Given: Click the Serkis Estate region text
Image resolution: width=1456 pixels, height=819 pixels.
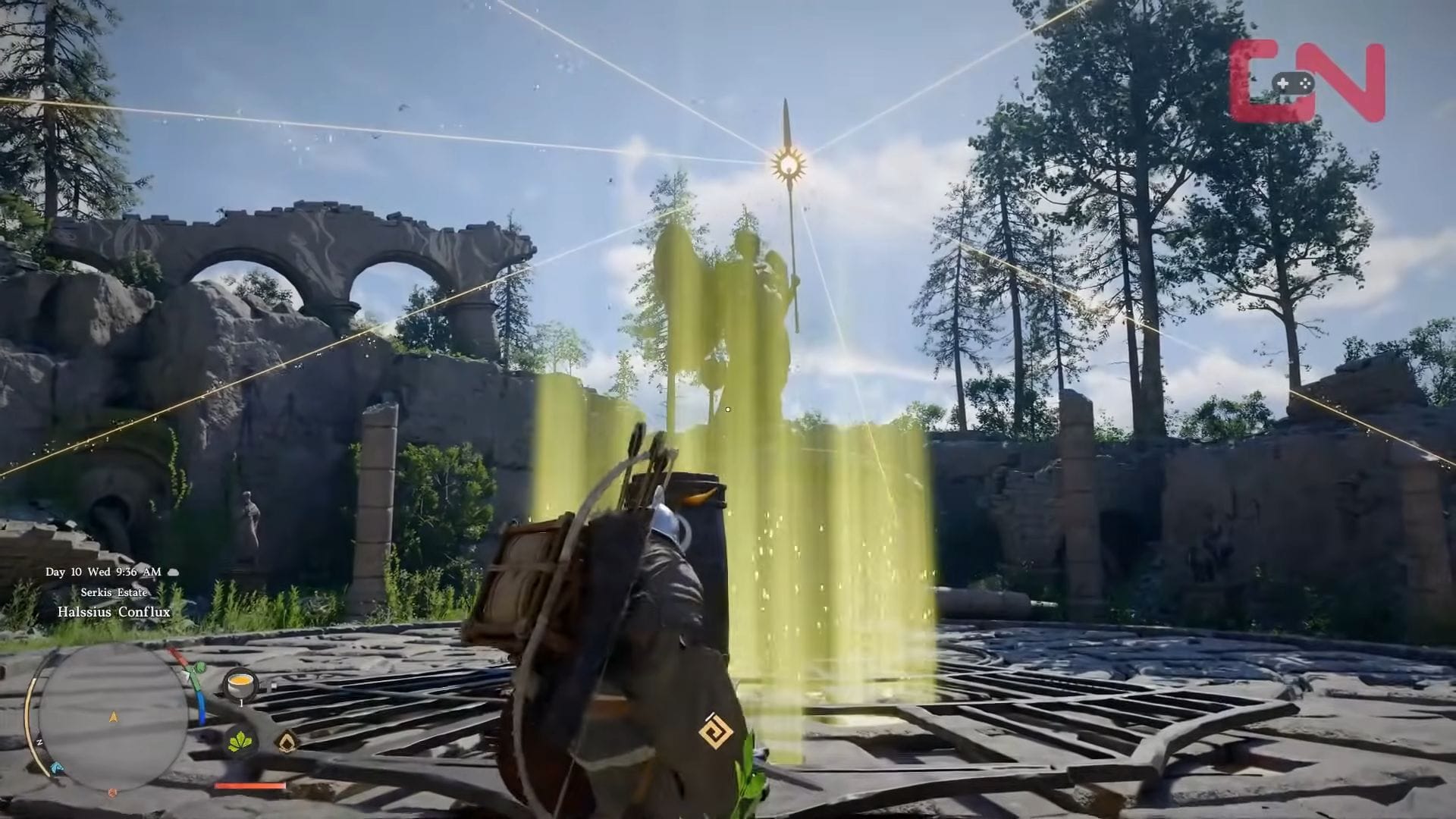Looking at the screenshot, I should [x=115, y=592].
